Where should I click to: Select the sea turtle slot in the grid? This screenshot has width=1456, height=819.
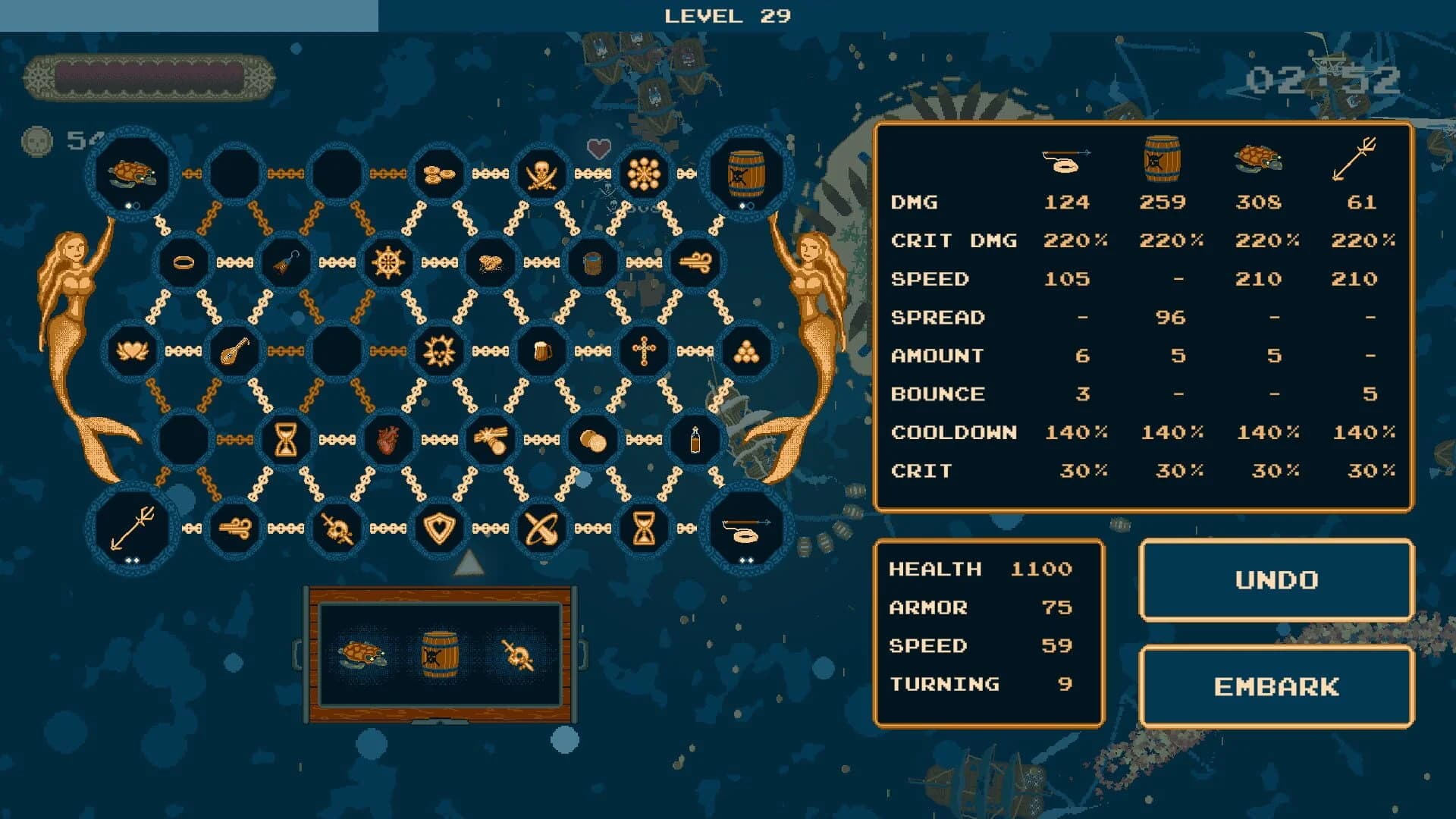131,173
